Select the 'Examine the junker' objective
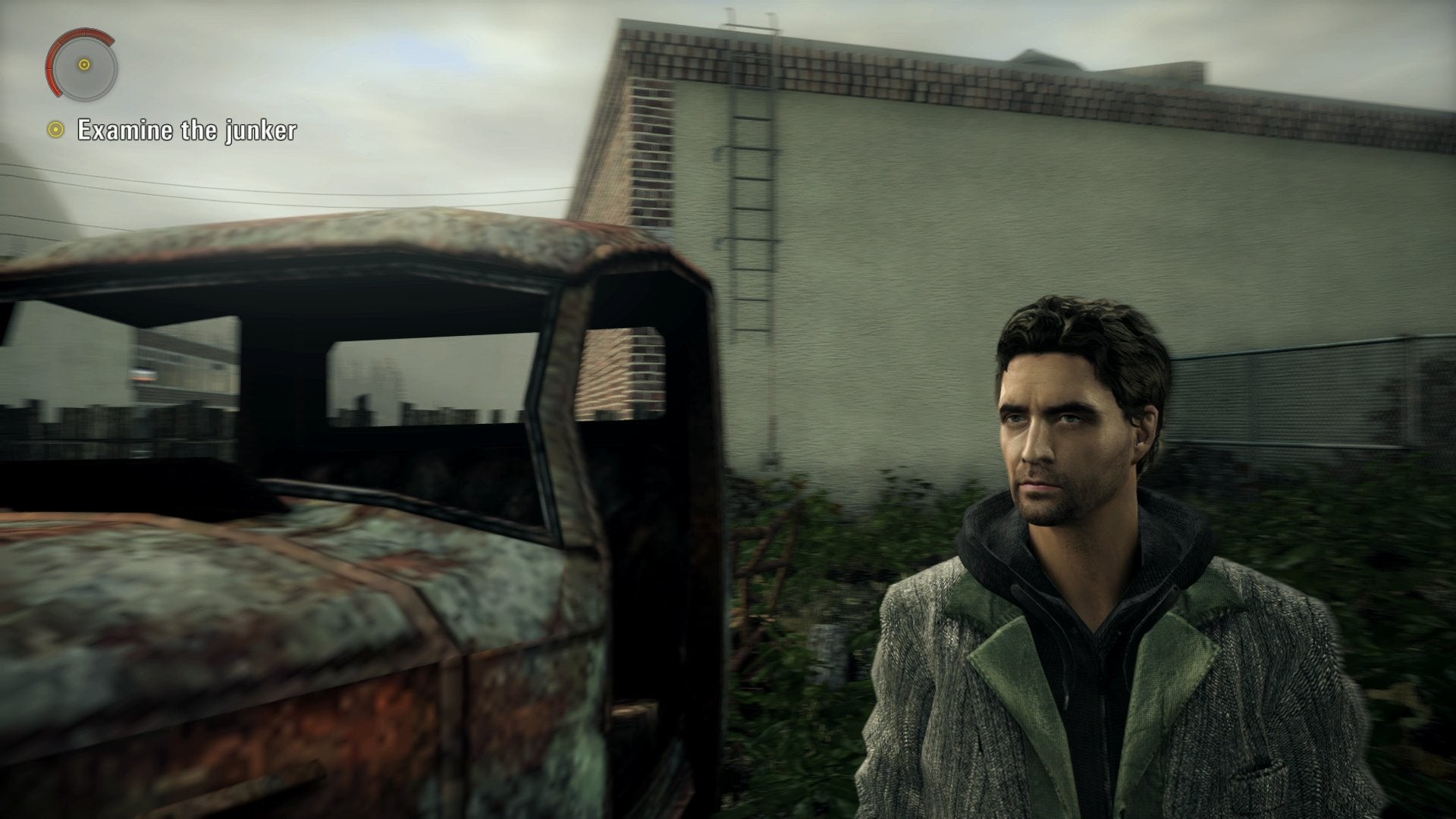1456x819 pixels. (x=186, y=130)
